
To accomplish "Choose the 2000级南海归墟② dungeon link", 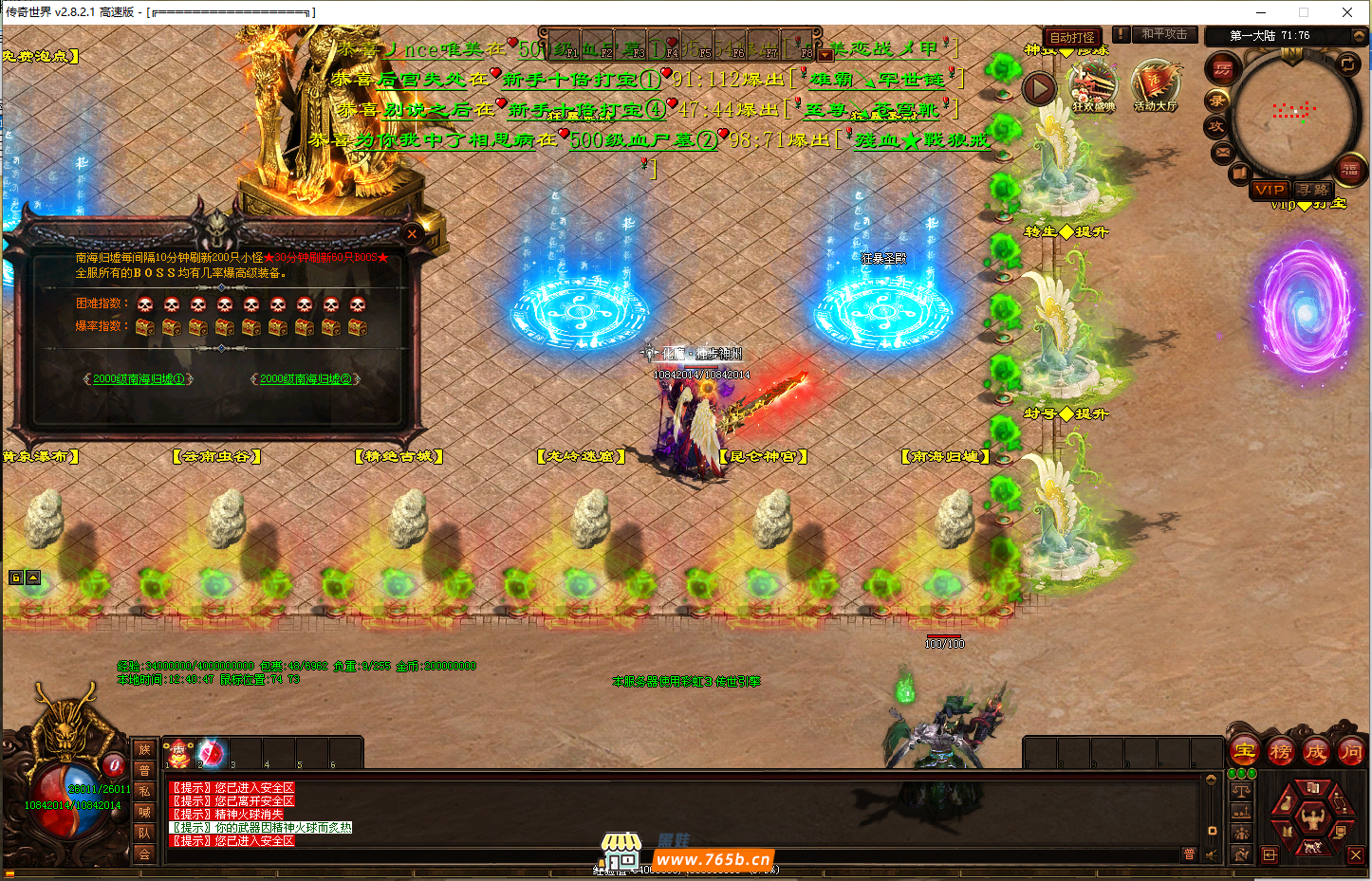I will coord(306,379).
